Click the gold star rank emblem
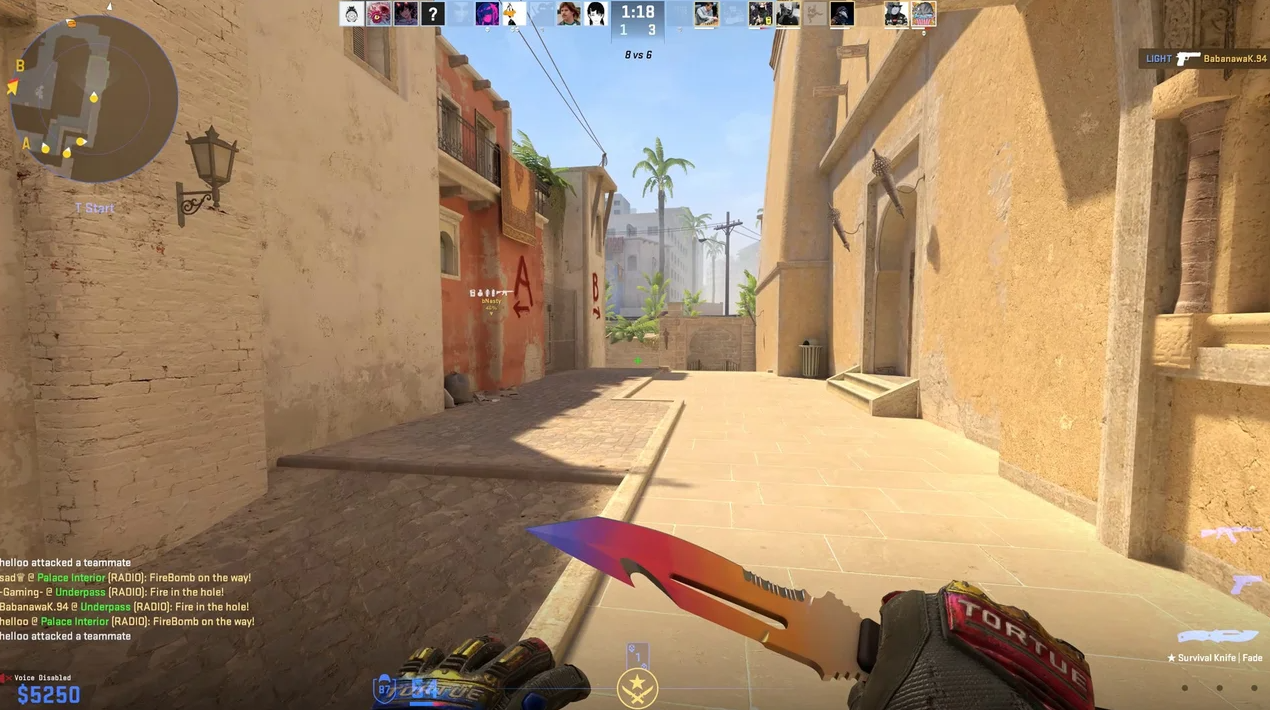Screen dimensions: 1270x710 click(x=637, y=688)
